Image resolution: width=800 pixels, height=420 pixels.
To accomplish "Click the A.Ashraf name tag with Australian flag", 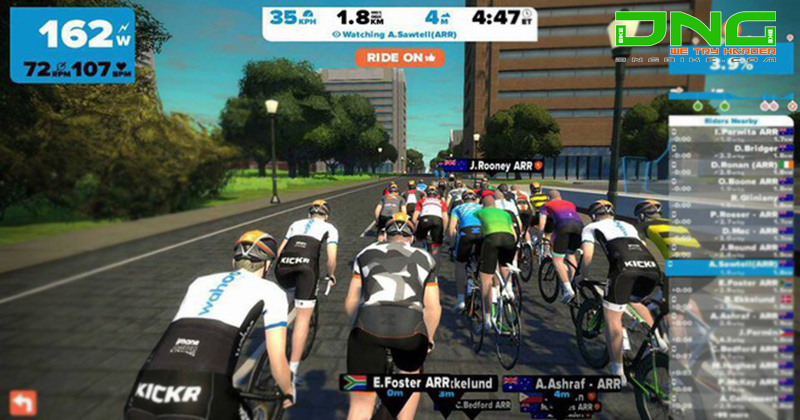I will [552, 382].
